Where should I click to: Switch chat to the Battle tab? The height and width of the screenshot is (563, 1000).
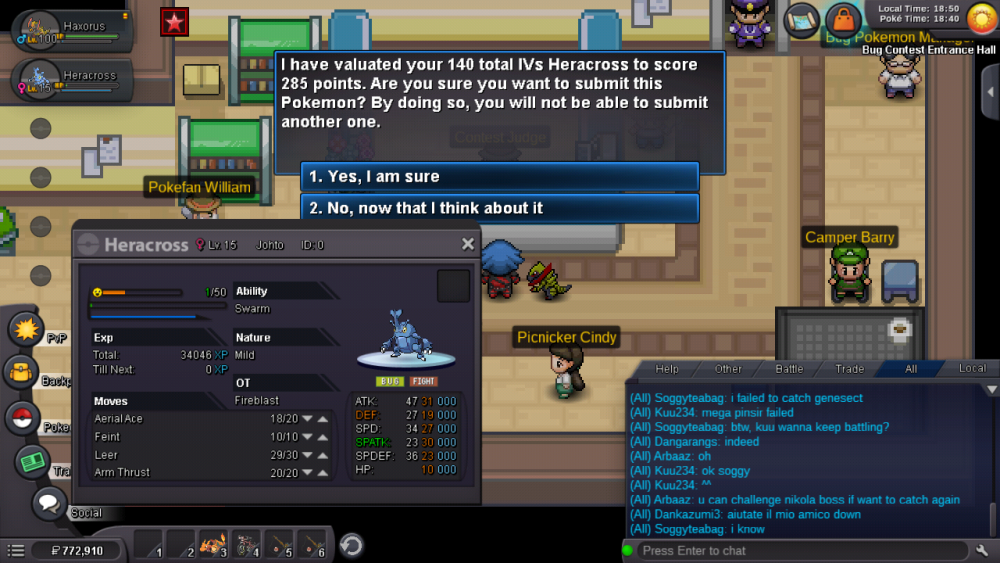[x=789, y=369]
